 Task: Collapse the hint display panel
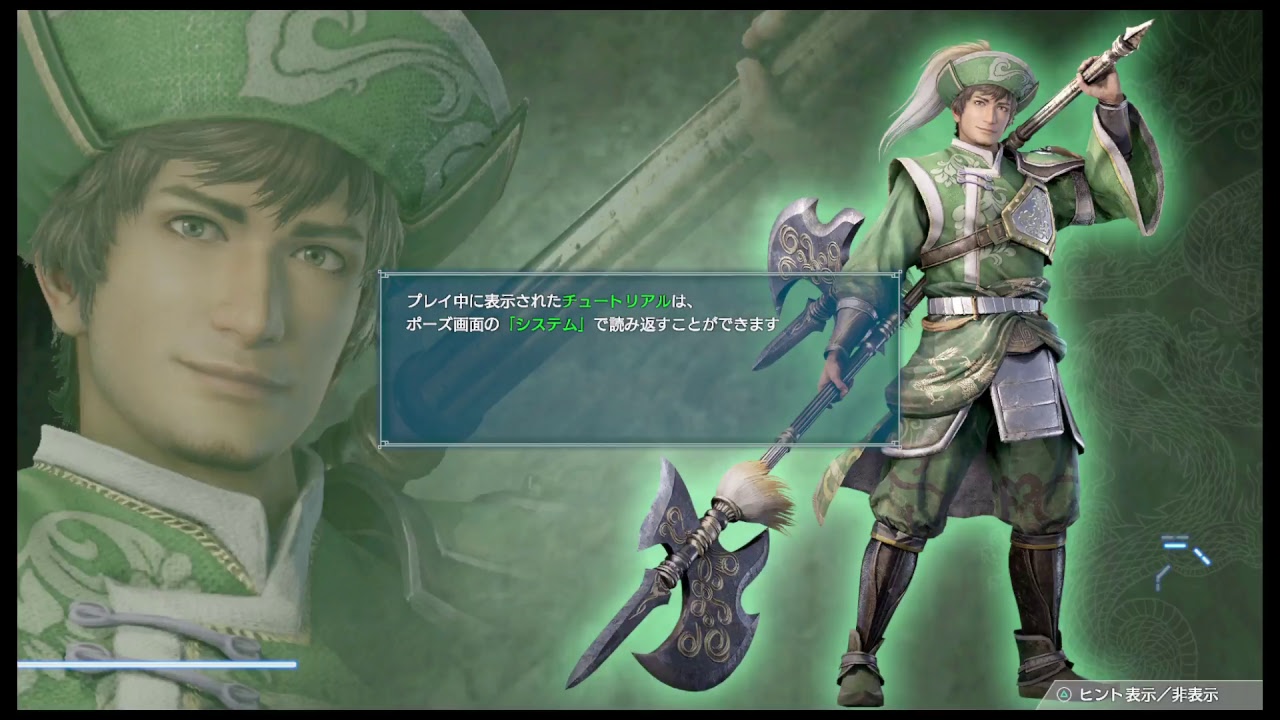click(1150, 692)
